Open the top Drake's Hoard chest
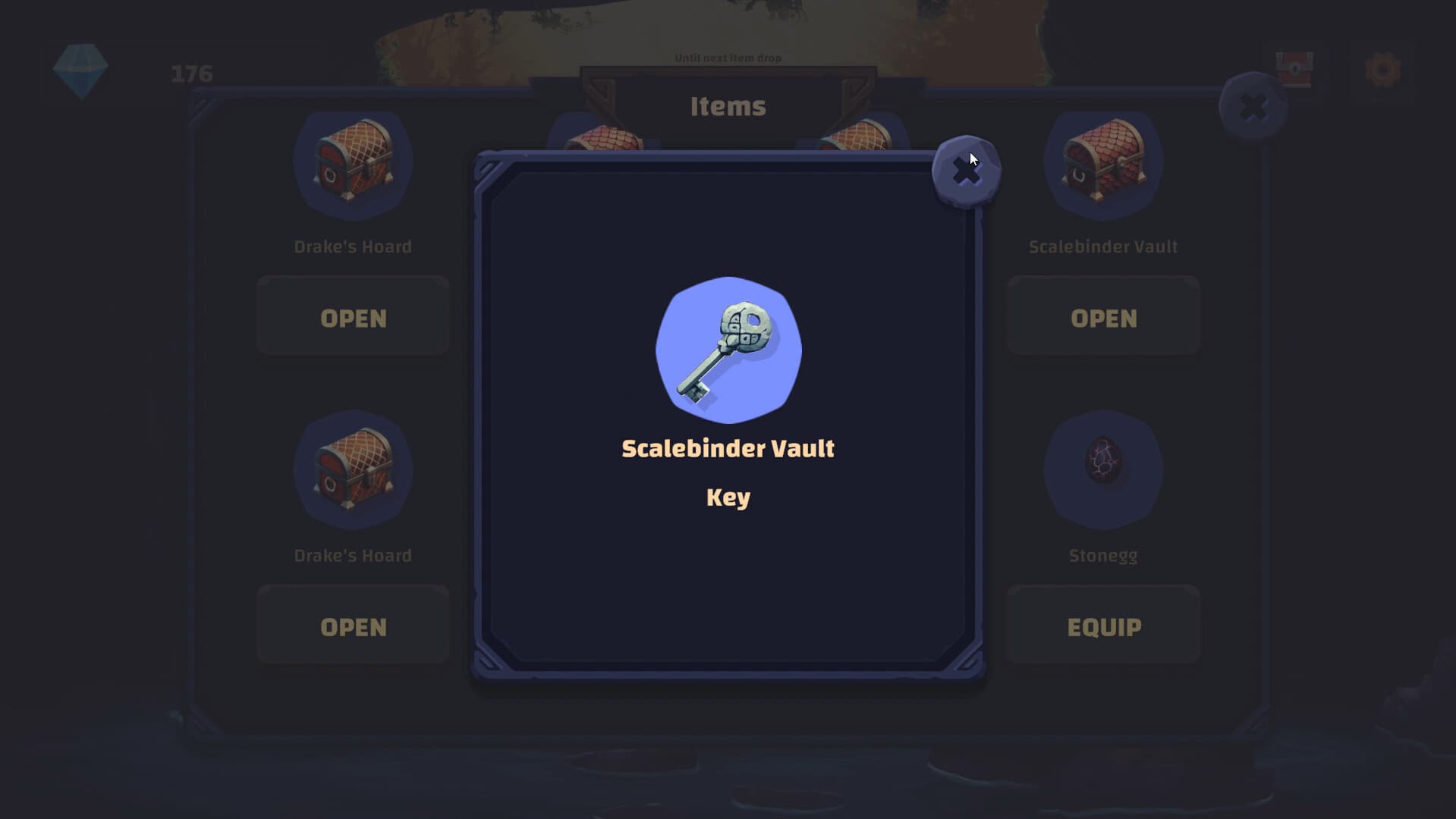This screenshot has width=1456, height=819. 352,317
